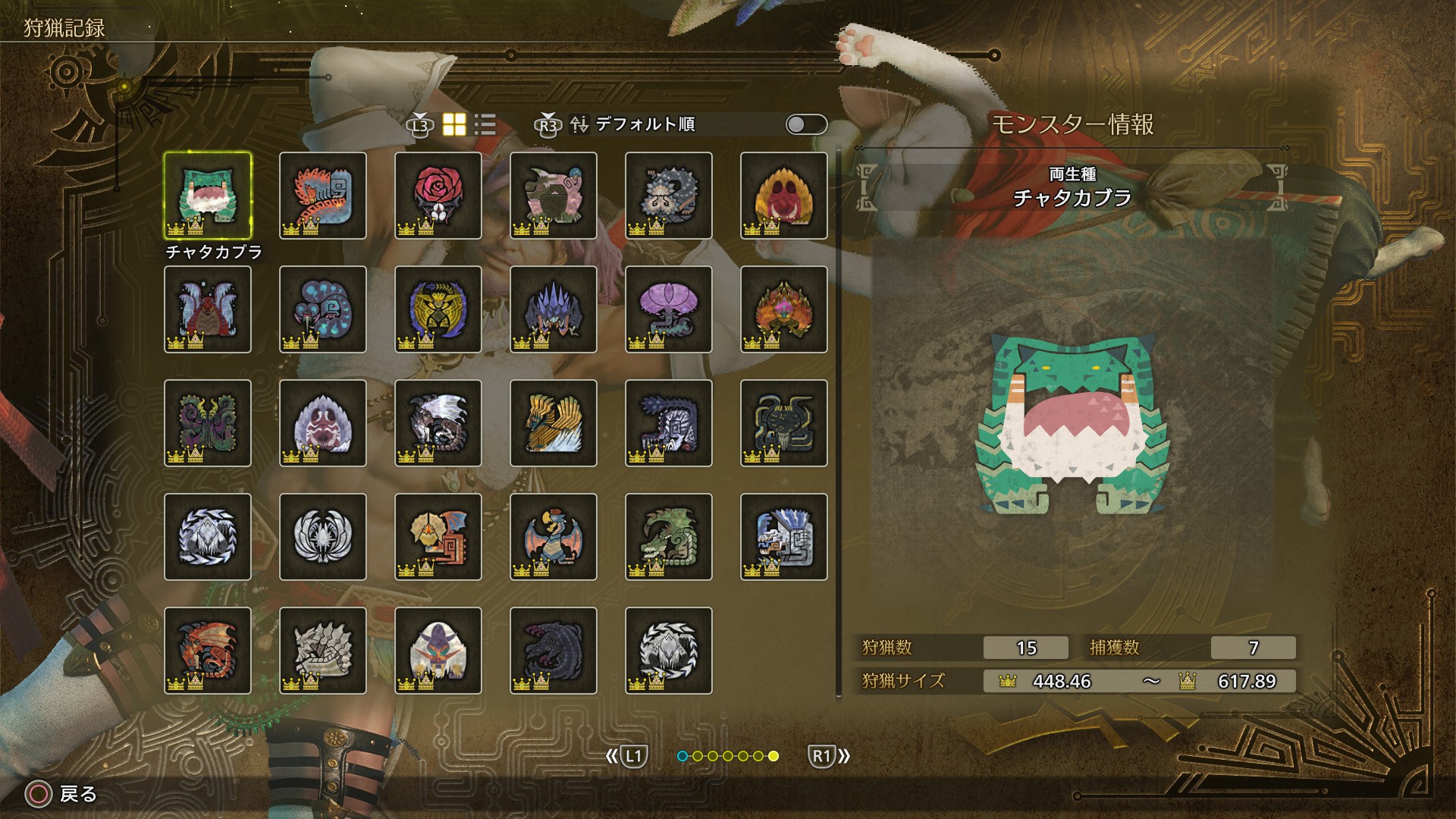Select the Chatacabra monster tile
Image resolution: width=1456 pixels, height=819 pixels.
[208, 196]
